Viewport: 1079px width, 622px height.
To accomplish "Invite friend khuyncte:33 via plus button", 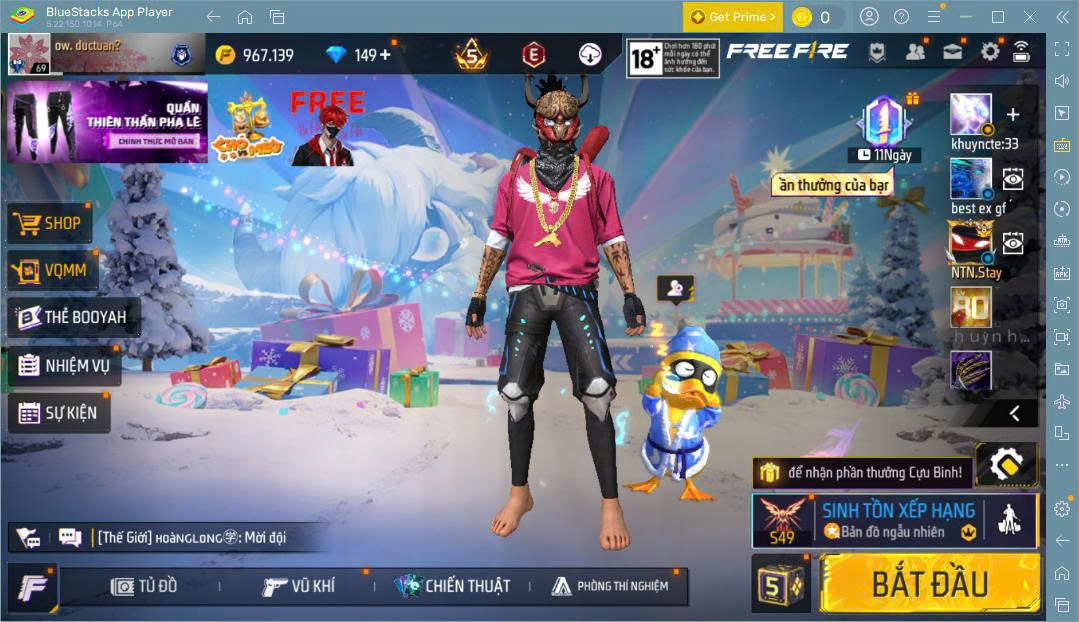I will 1013,115.
